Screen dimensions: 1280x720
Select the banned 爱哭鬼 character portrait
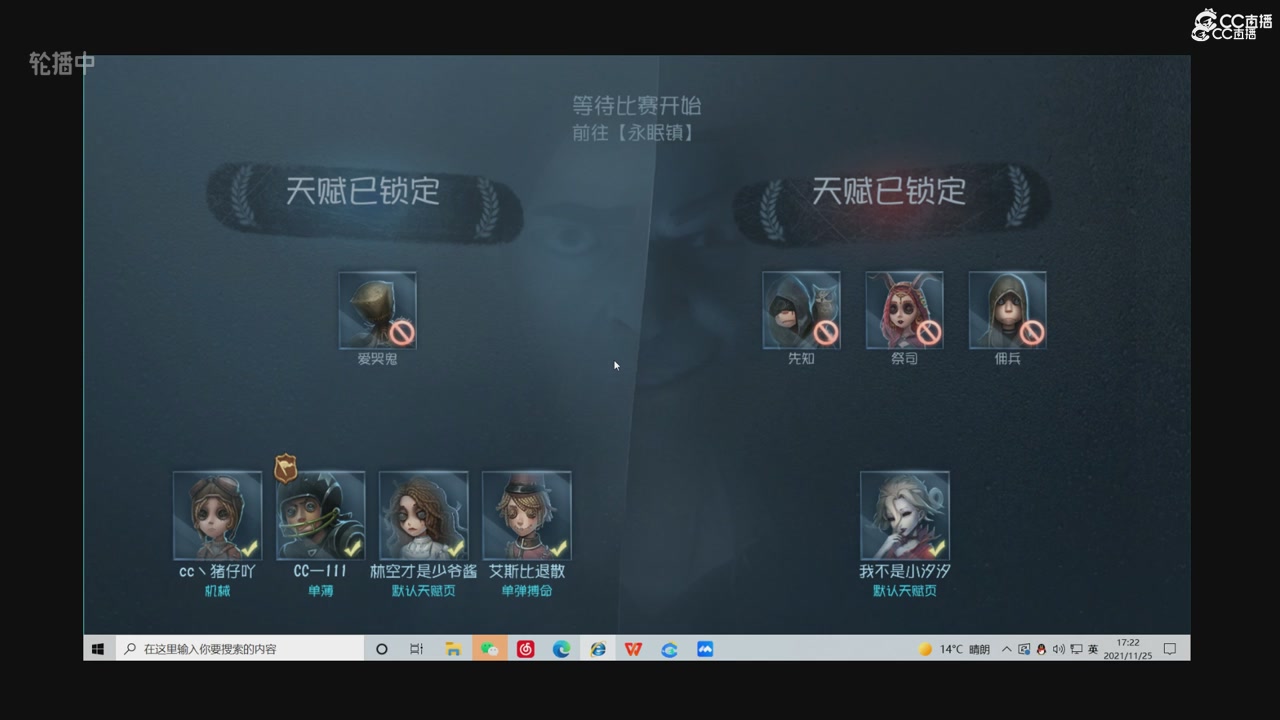[x=378, y=310]
